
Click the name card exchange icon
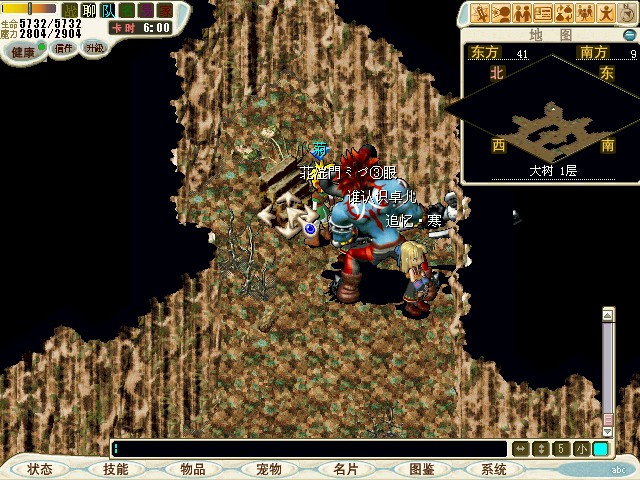tap(543, 13)
